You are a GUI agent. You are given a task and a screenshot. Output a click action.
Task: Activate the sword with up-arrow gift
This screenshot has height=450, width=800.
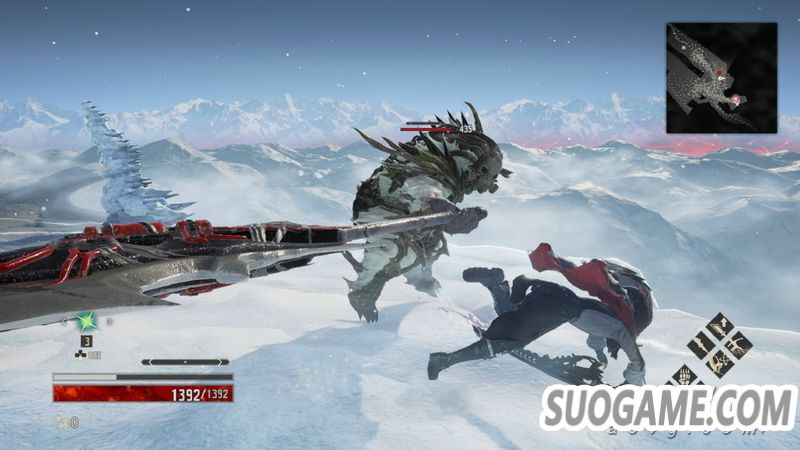click(x=719, y=325)
